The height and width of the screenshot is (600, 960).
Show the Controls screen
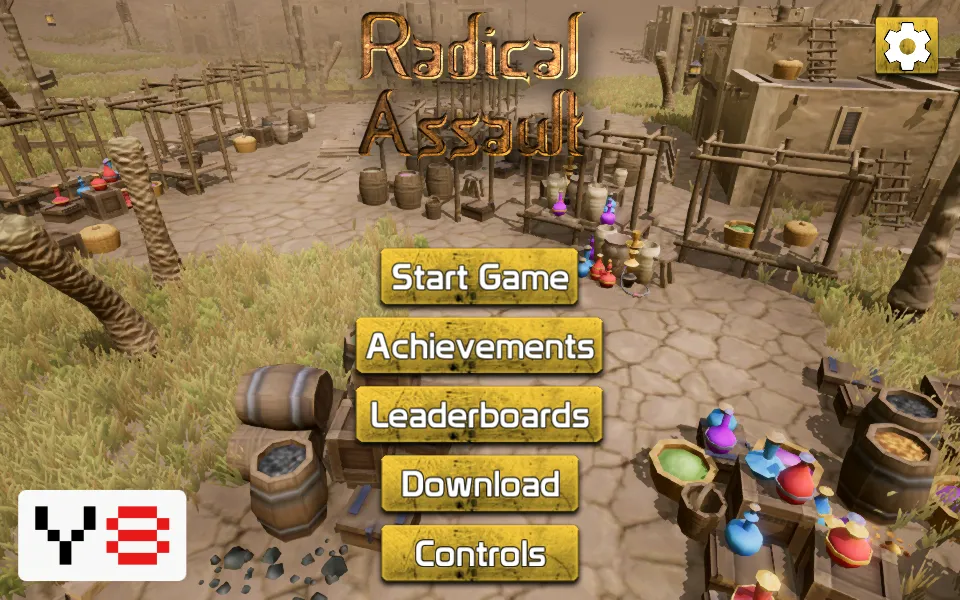[480, 553]
